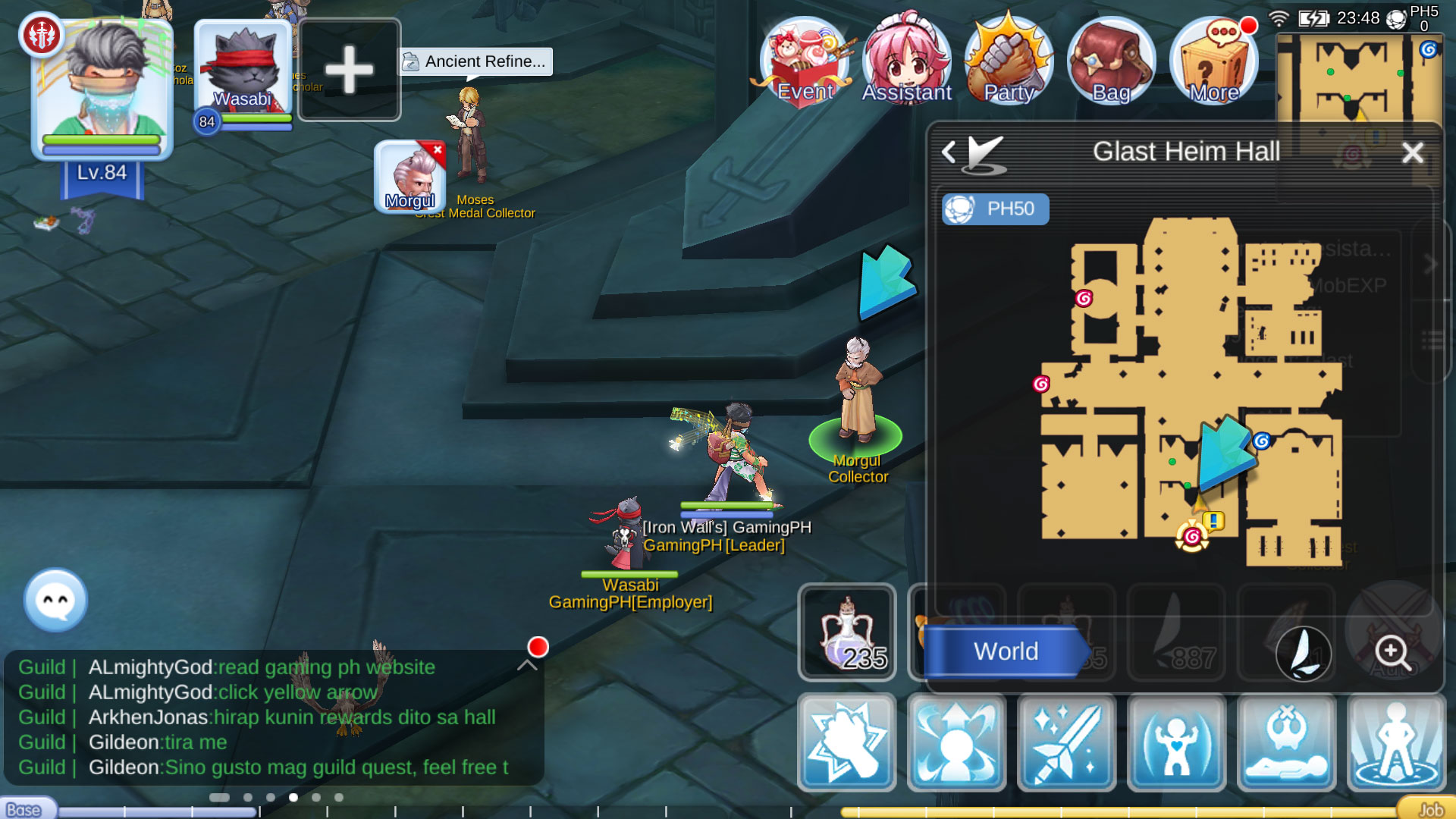Expand the guild chat box
This screenshot has height=819, width=1456.
(527, 665)
